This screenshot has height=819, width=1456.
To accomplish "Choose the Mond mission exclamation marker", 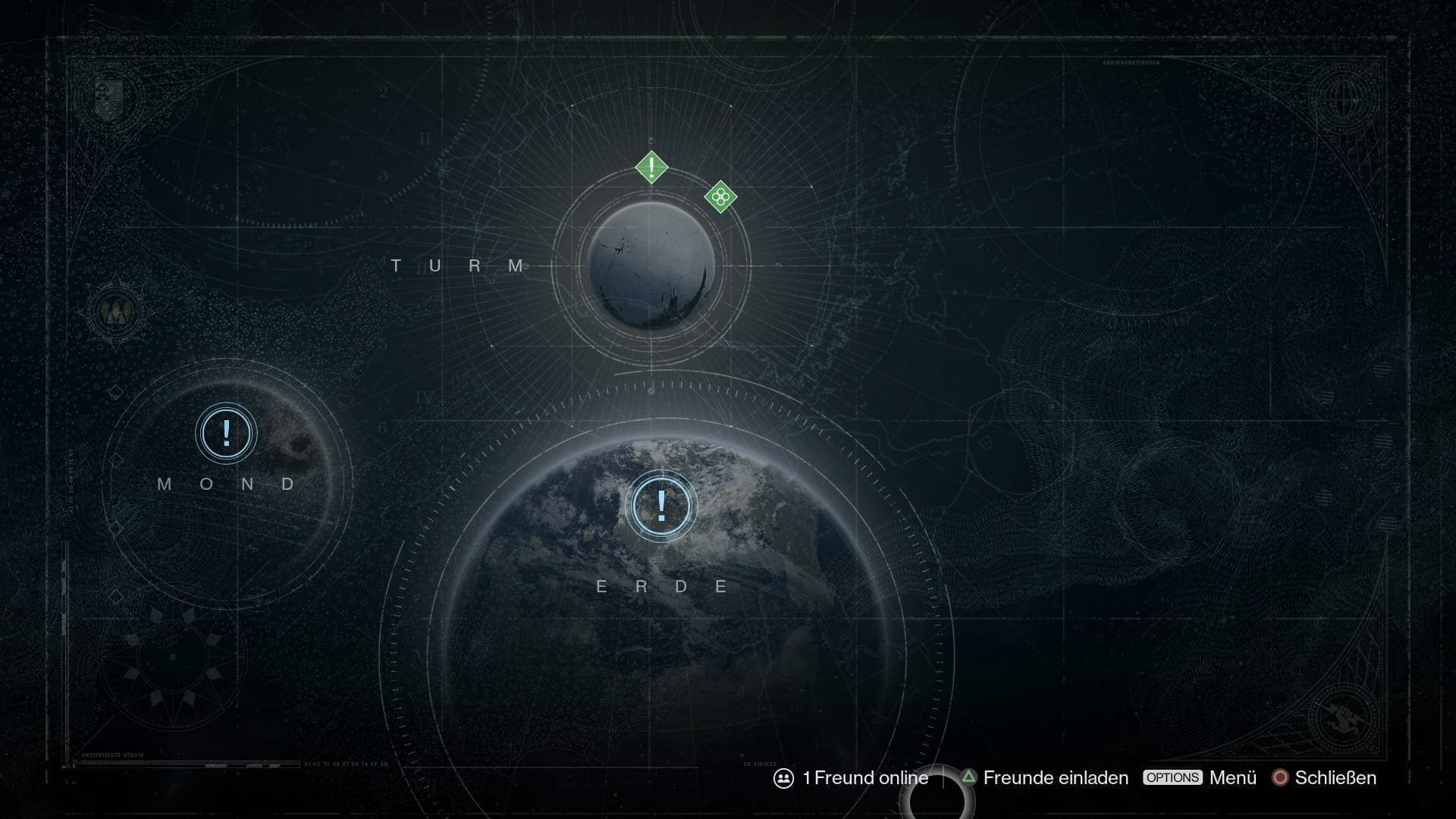I will (x=226, y=433).
